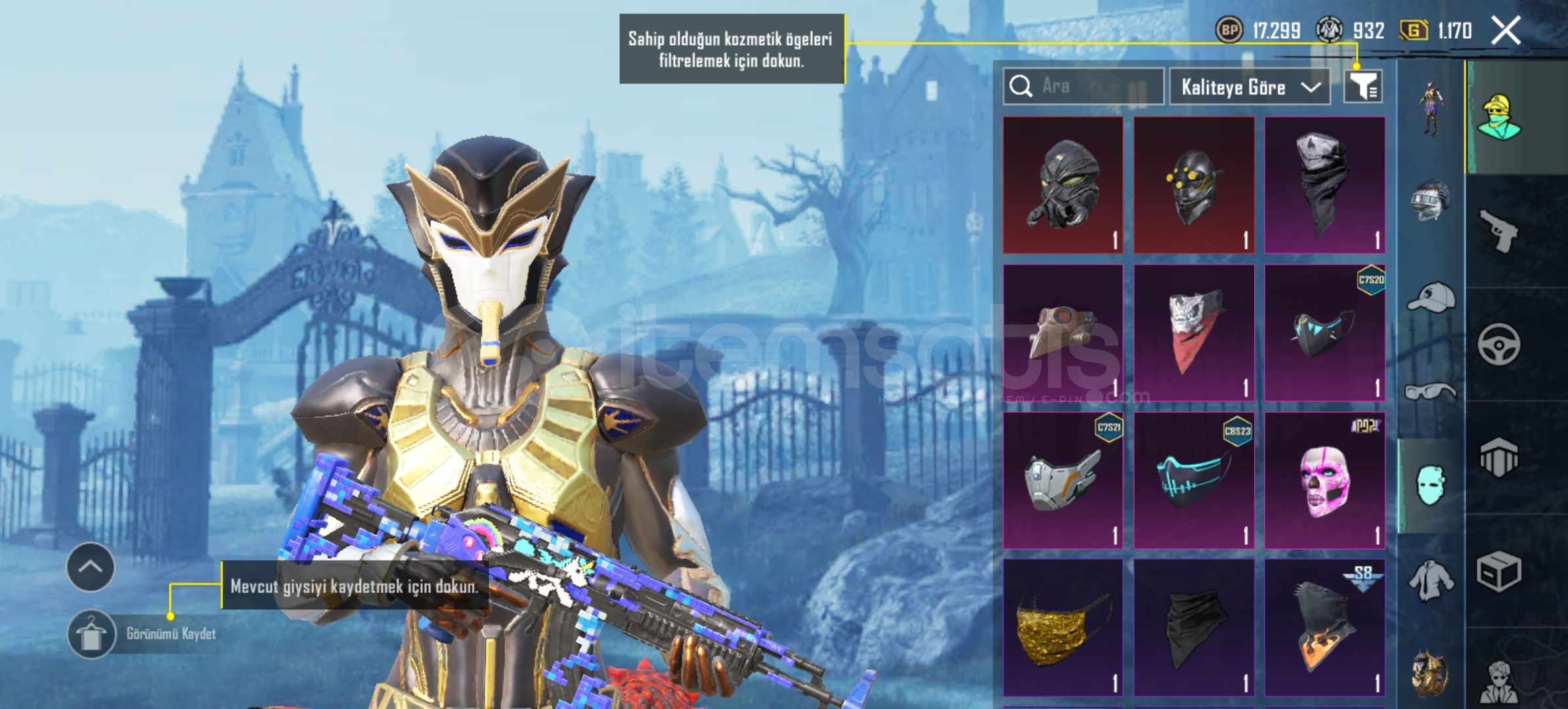
Task: Select the pink skull face mask
Action: [1324, 480]
